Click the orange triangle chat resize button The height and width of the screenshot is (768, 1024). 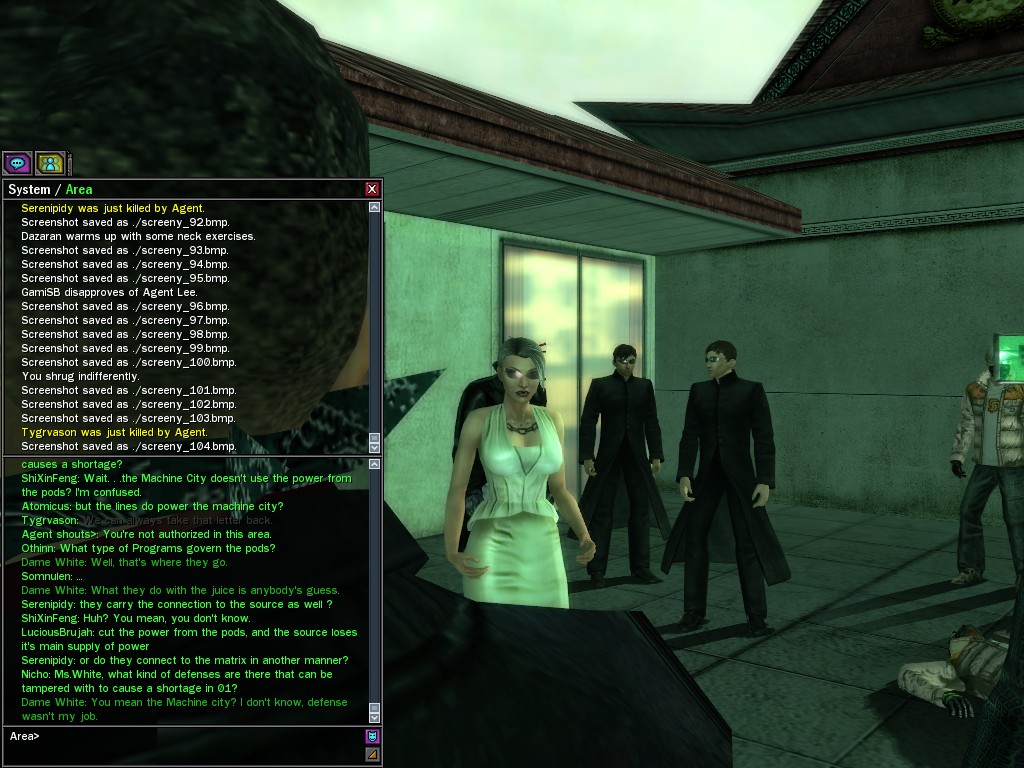[372, 754]
